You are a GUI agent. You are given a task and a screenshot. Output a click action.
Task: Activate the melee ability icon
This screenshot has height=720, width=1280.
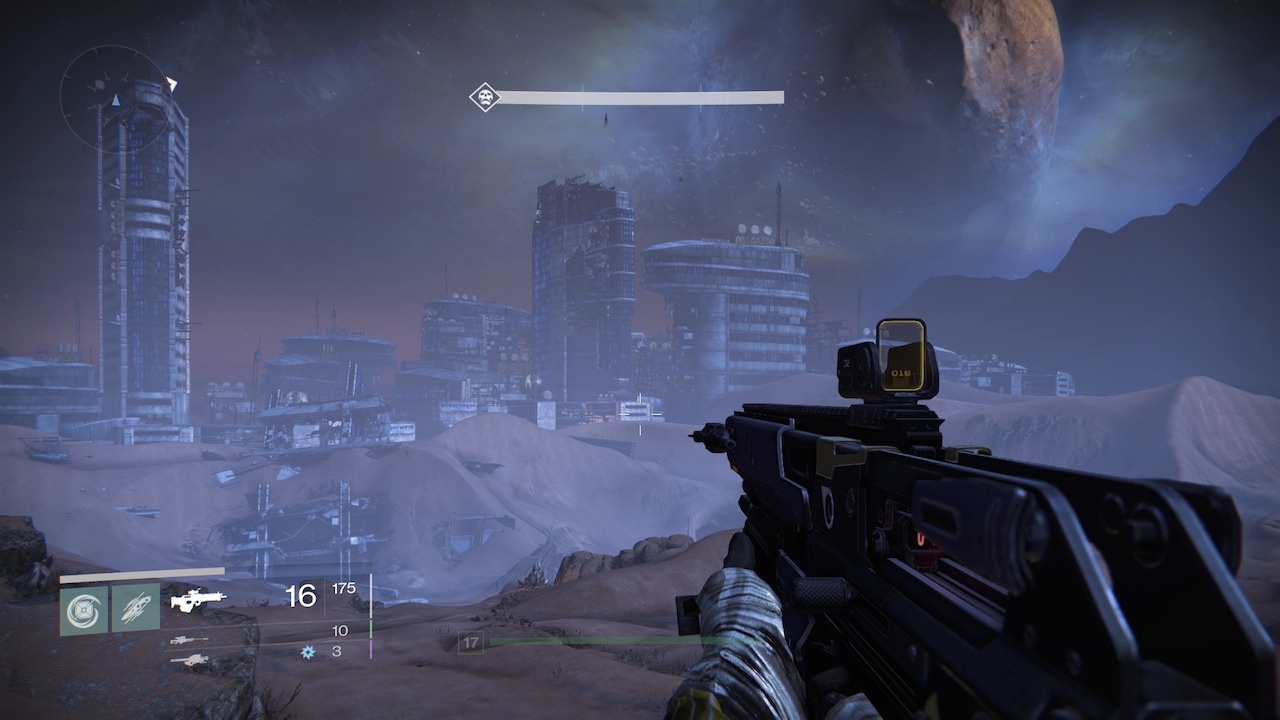pyautogui.click(x=135, y=609)
